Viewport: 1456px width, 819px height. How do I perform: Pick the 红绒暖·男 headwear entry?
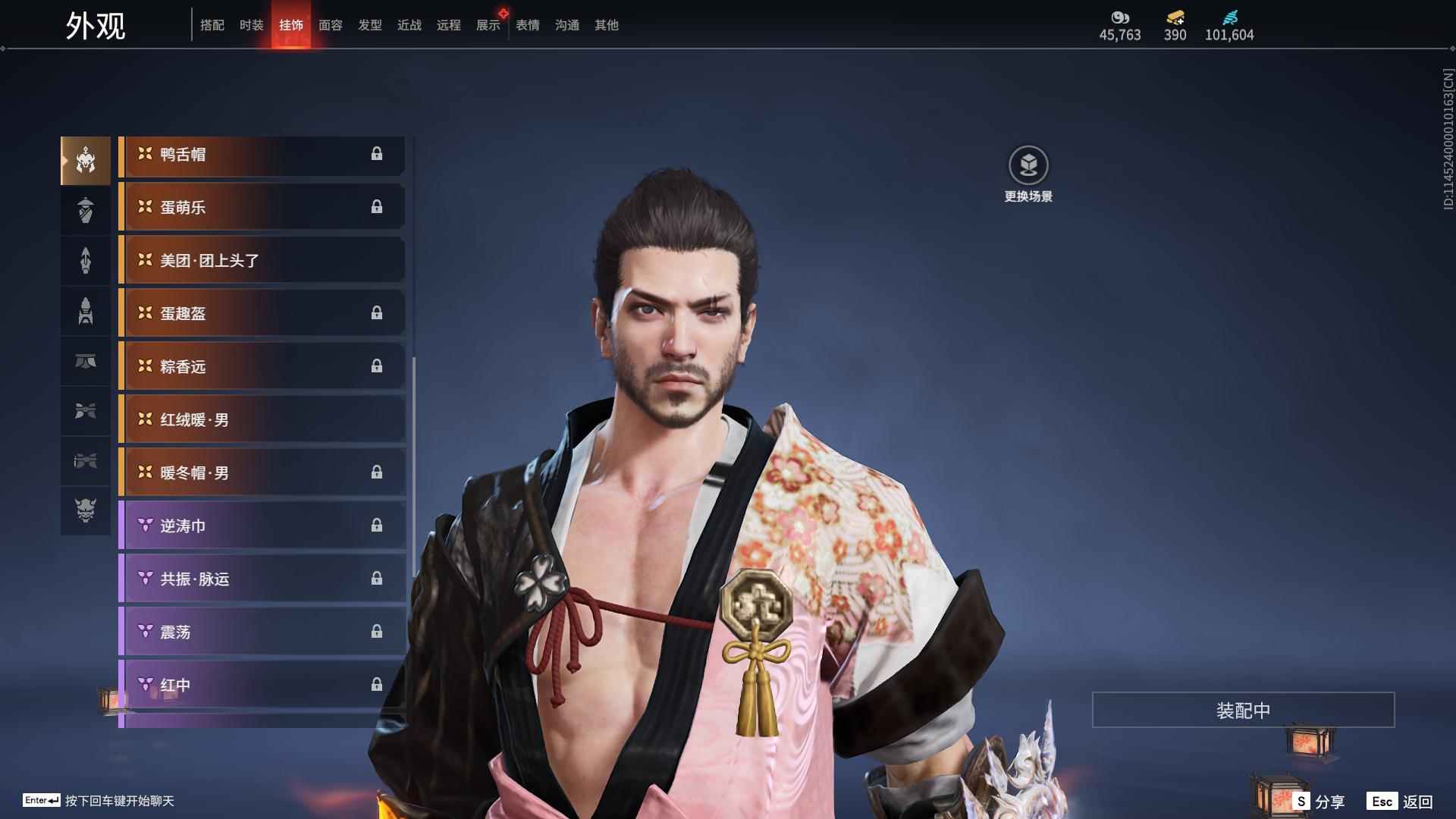click(x=262, y=420)
